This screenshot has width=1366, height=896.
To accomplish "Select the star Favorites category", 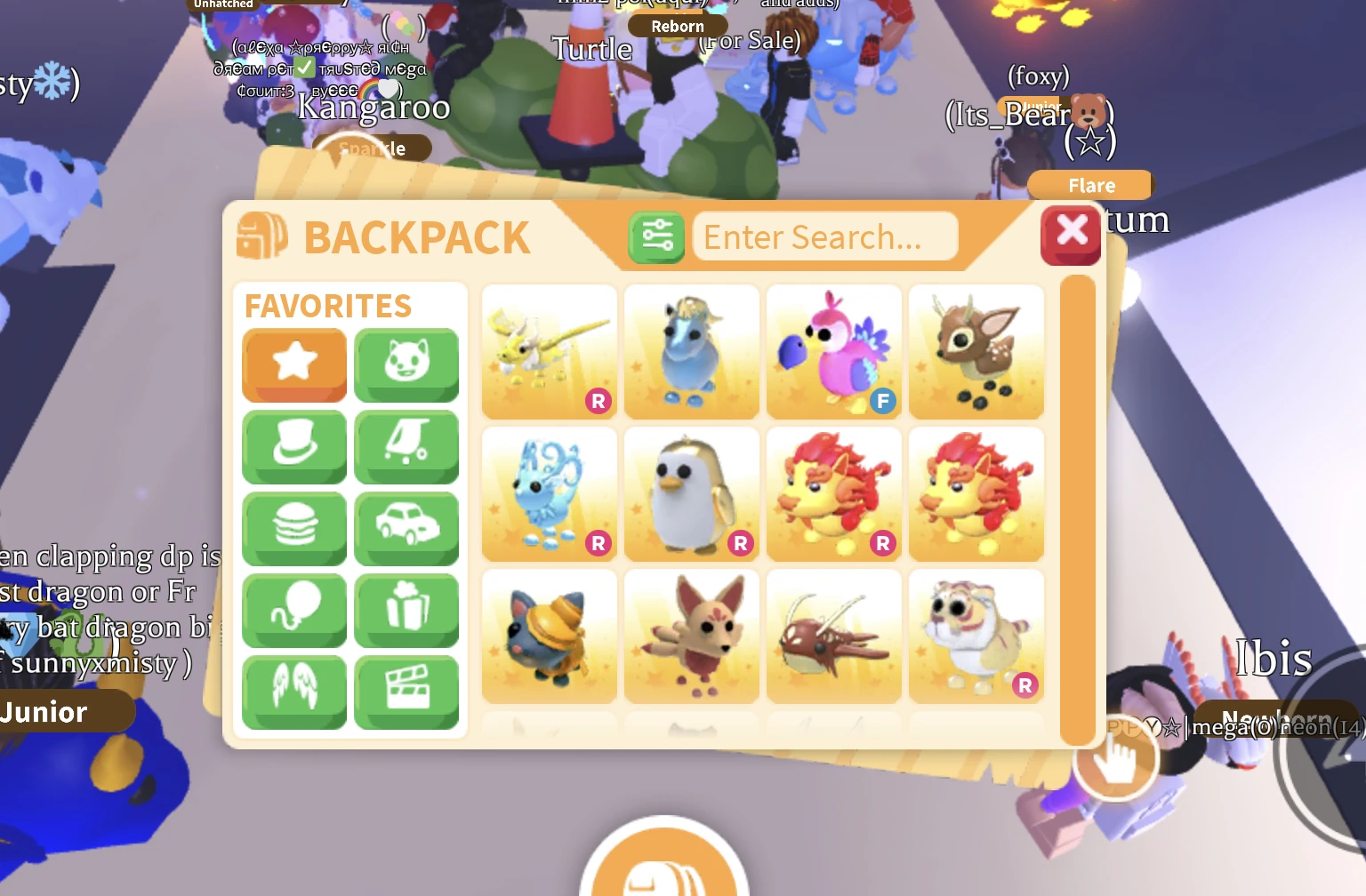I will coord(294,365).
